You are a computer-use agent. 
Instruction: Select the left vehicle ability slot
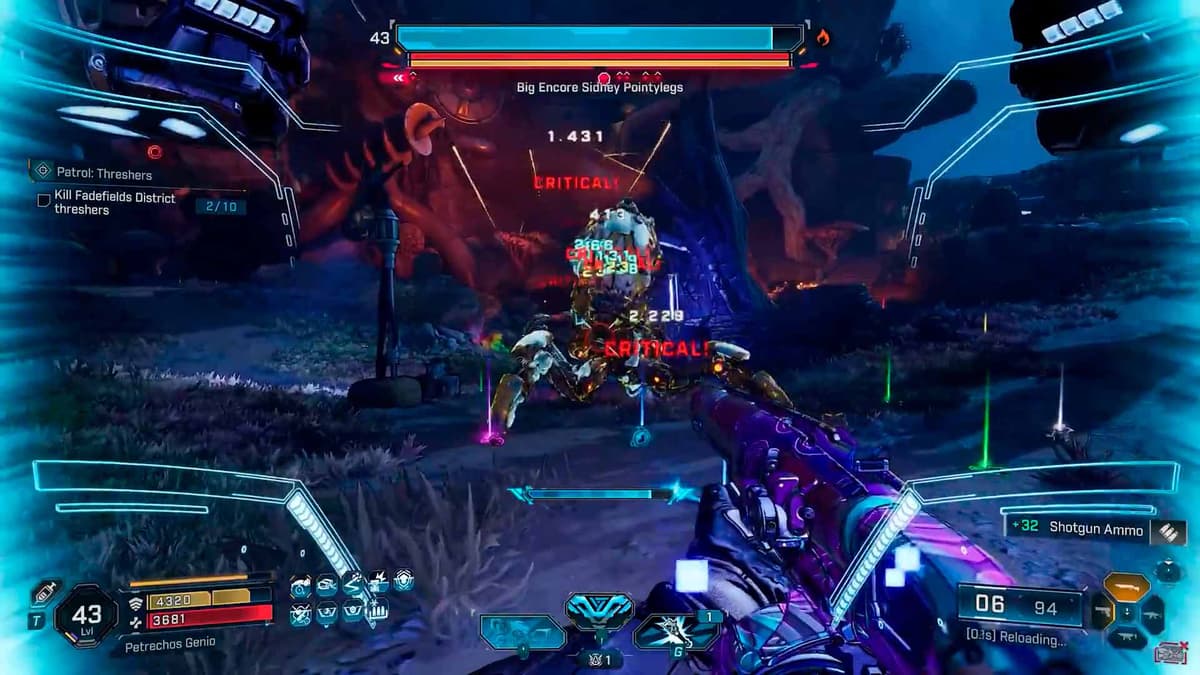521,632
